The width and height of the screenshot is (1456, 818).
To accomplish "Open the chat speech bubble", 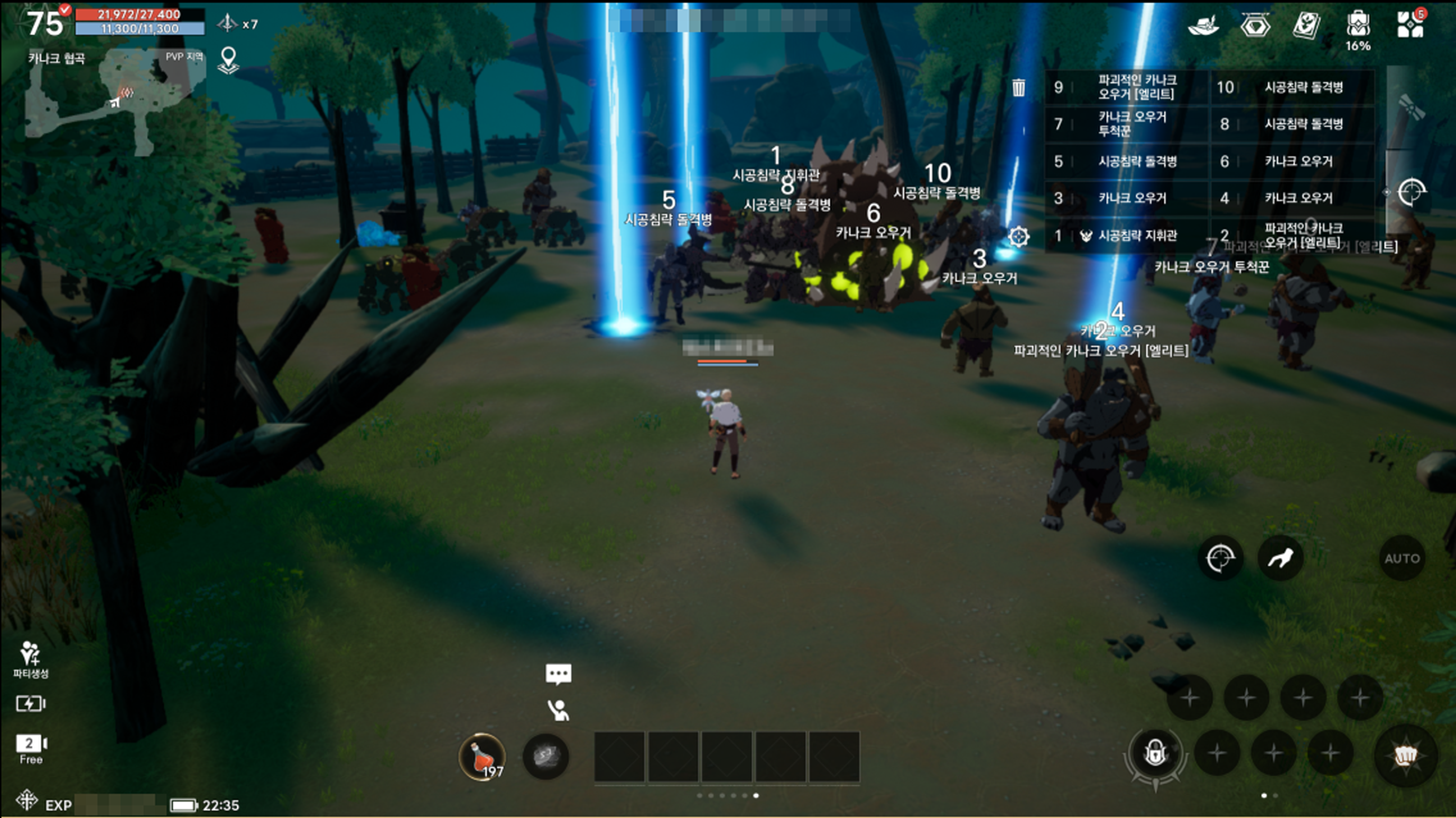I will click(x=559, y=674).
